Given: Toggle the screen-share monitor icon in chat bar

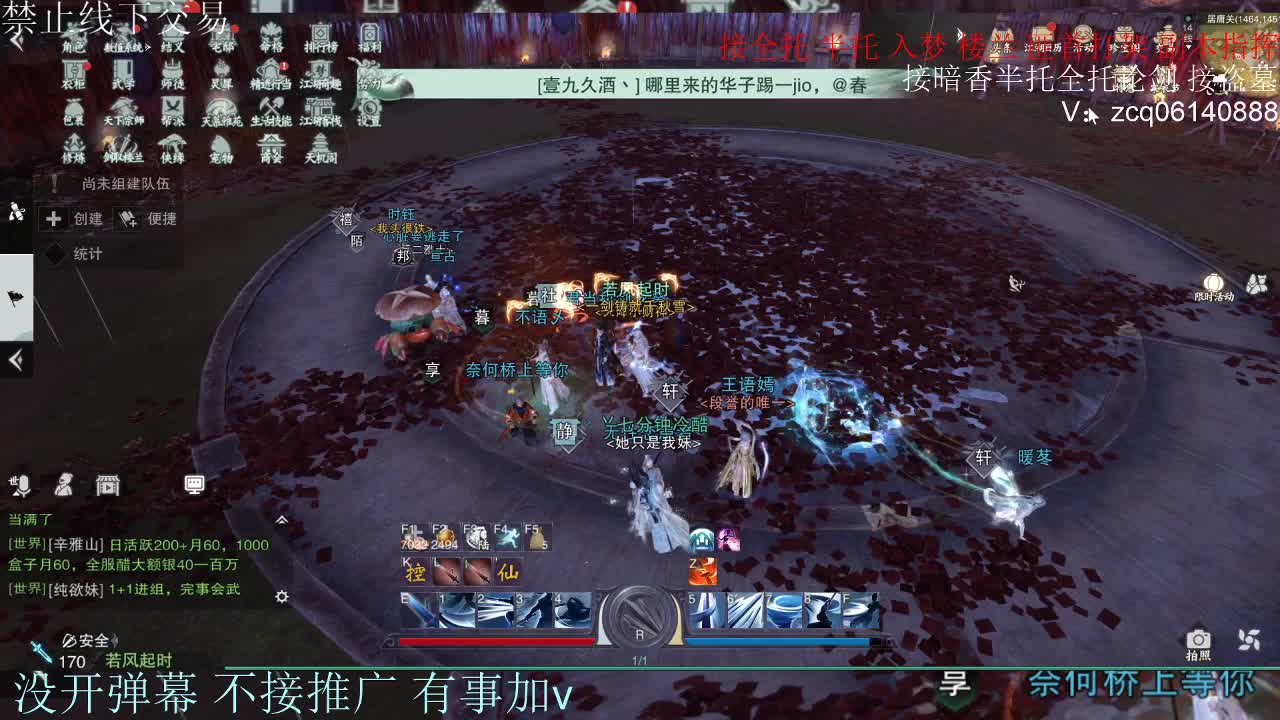Looking at the screenshot, I should (x=194, y=483).
